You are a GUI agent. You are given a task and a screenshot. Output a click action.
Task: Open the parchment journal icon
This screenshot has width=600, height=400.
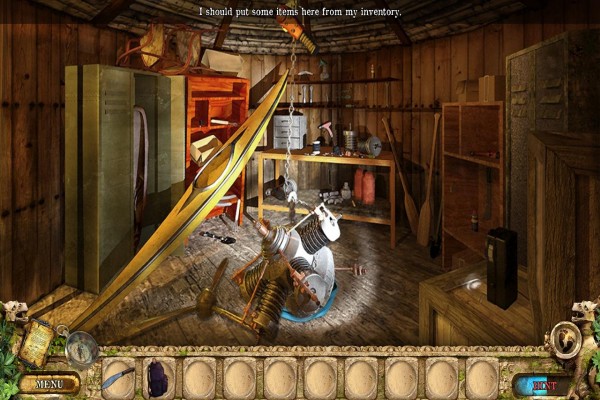(38, 341)
